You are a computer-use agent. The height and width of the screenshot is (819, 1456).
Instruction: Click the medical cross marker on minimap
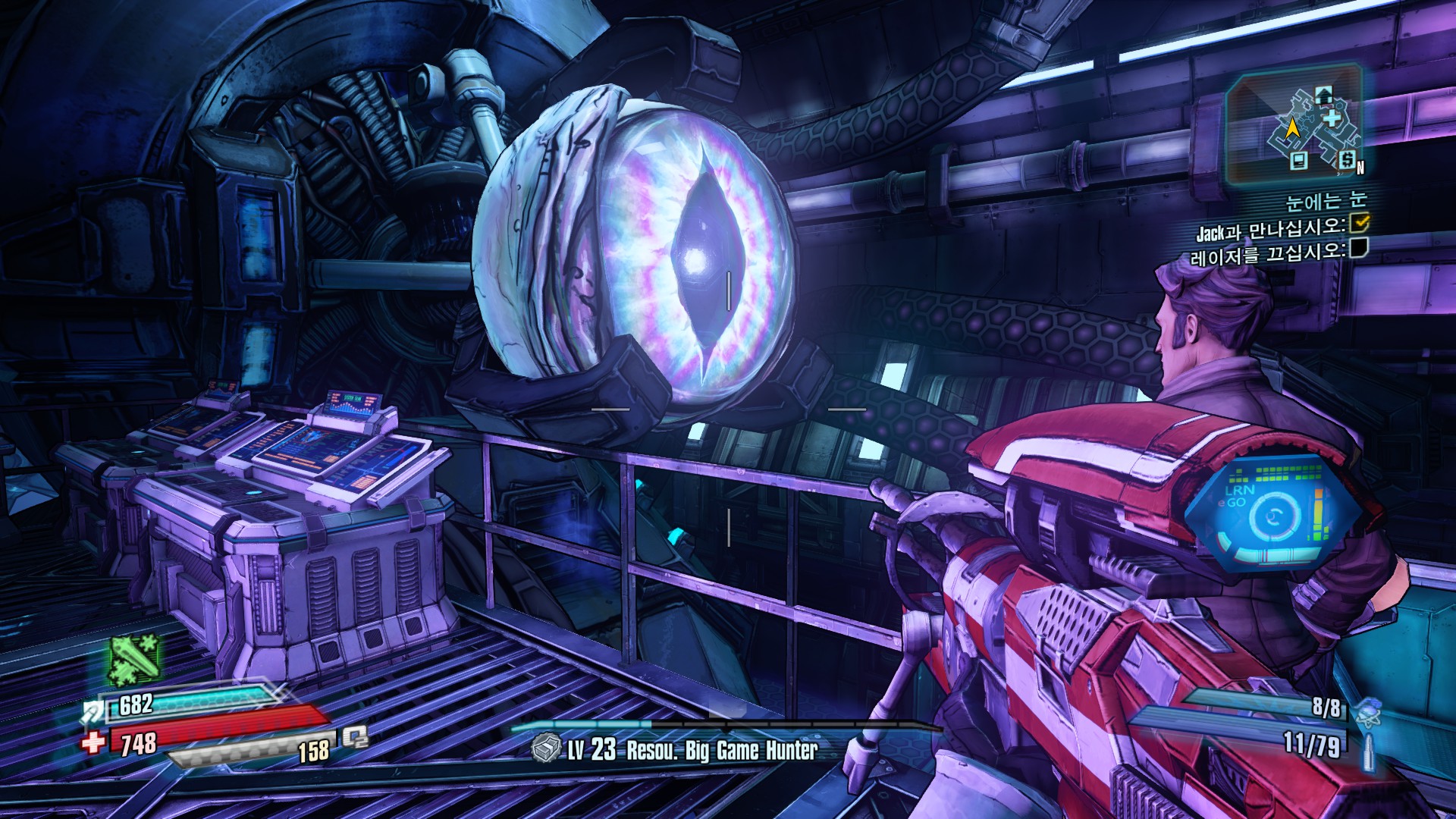pyautogui.click(x=1332, y=118)
